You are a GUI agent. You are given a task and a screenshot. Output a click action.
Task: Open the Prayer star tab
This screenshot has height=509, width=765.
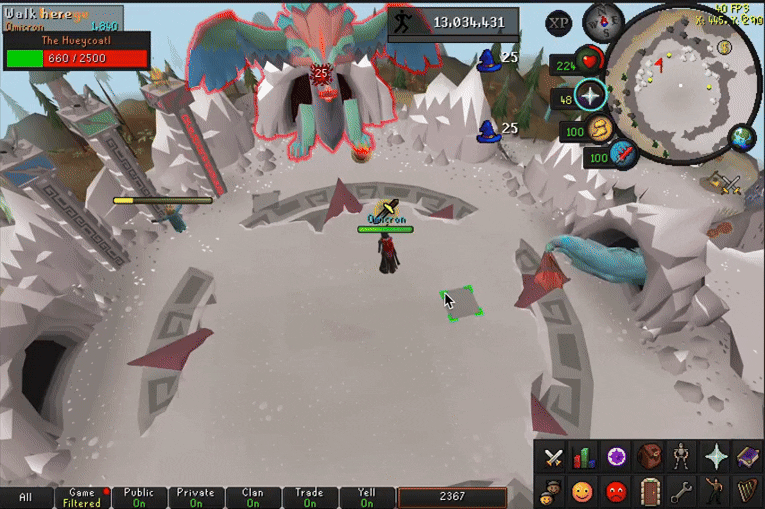pos(715,458)
